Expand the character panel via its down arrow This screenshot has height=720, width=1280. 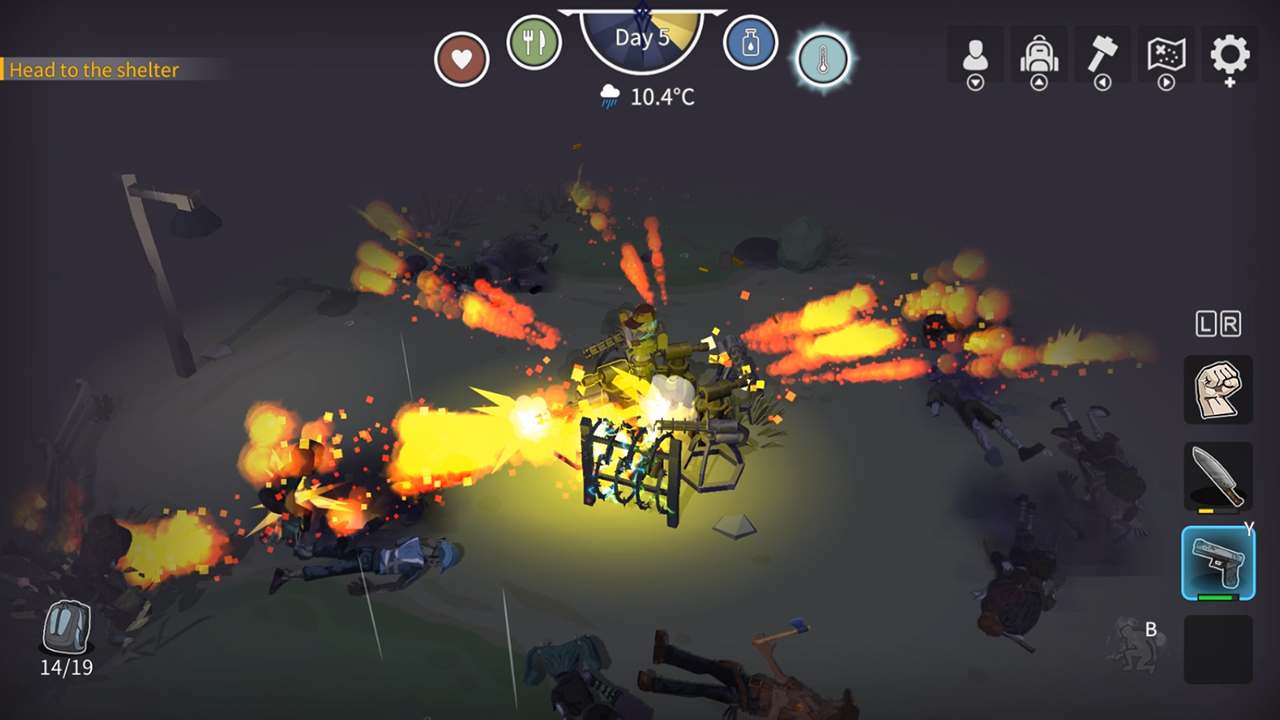pyautogui.click(x=975, y=80)
